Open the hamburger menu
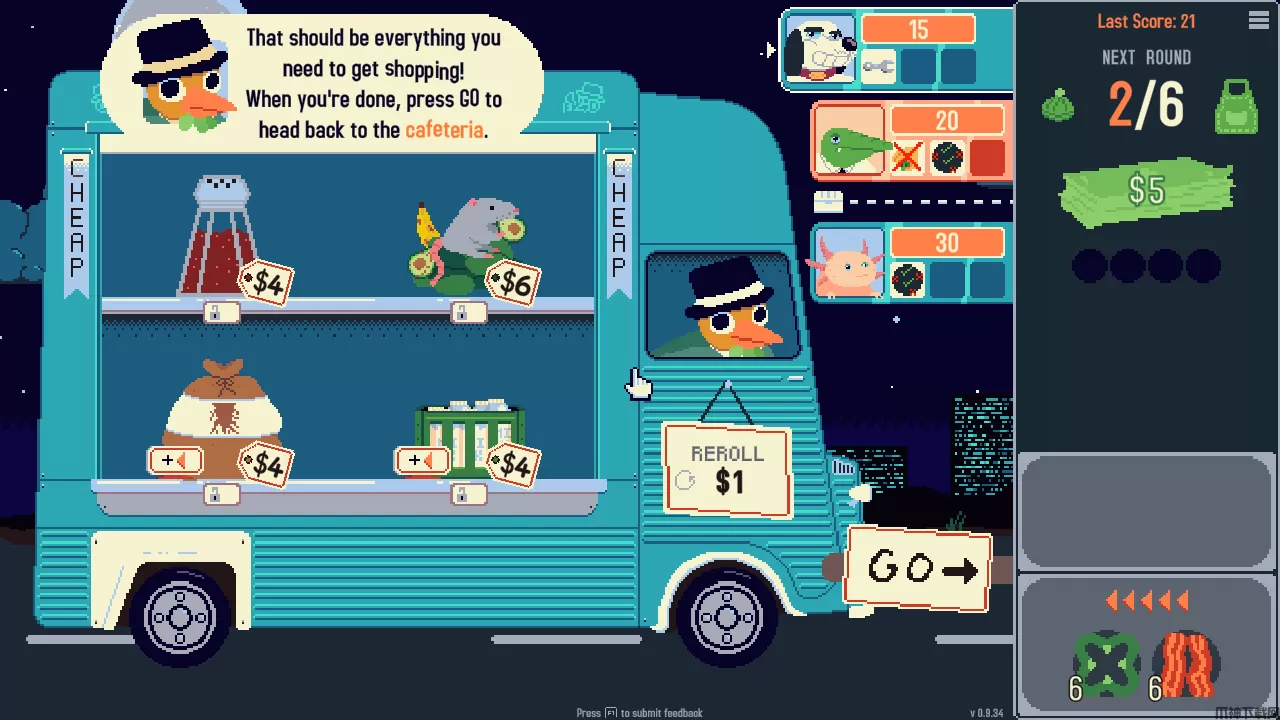Screen dimensions: 1280x720 [x=1259, y=21]
